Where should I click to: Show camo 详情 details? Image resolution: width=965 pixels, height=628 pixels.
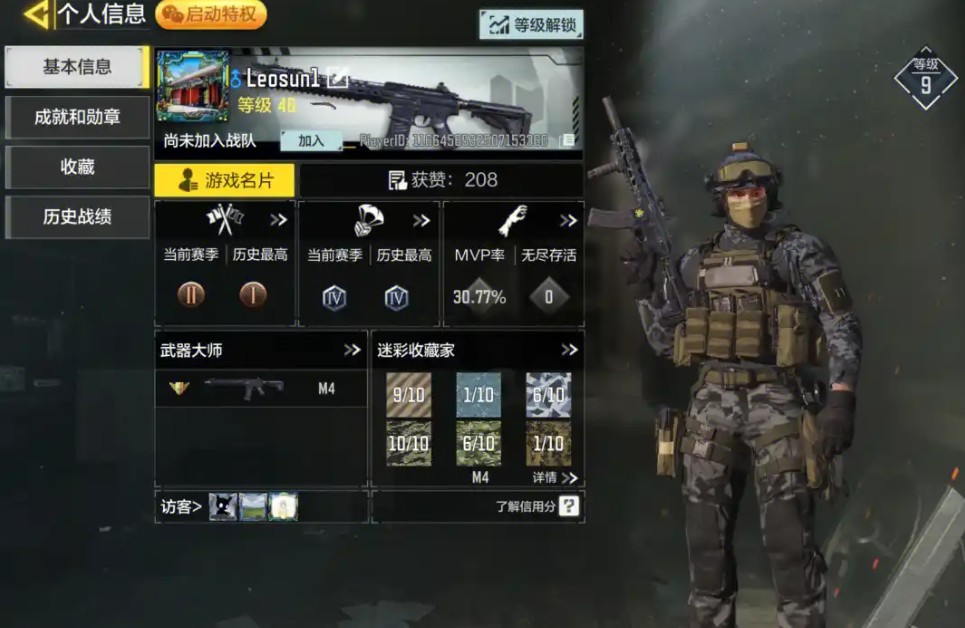(x=555, y=478)
